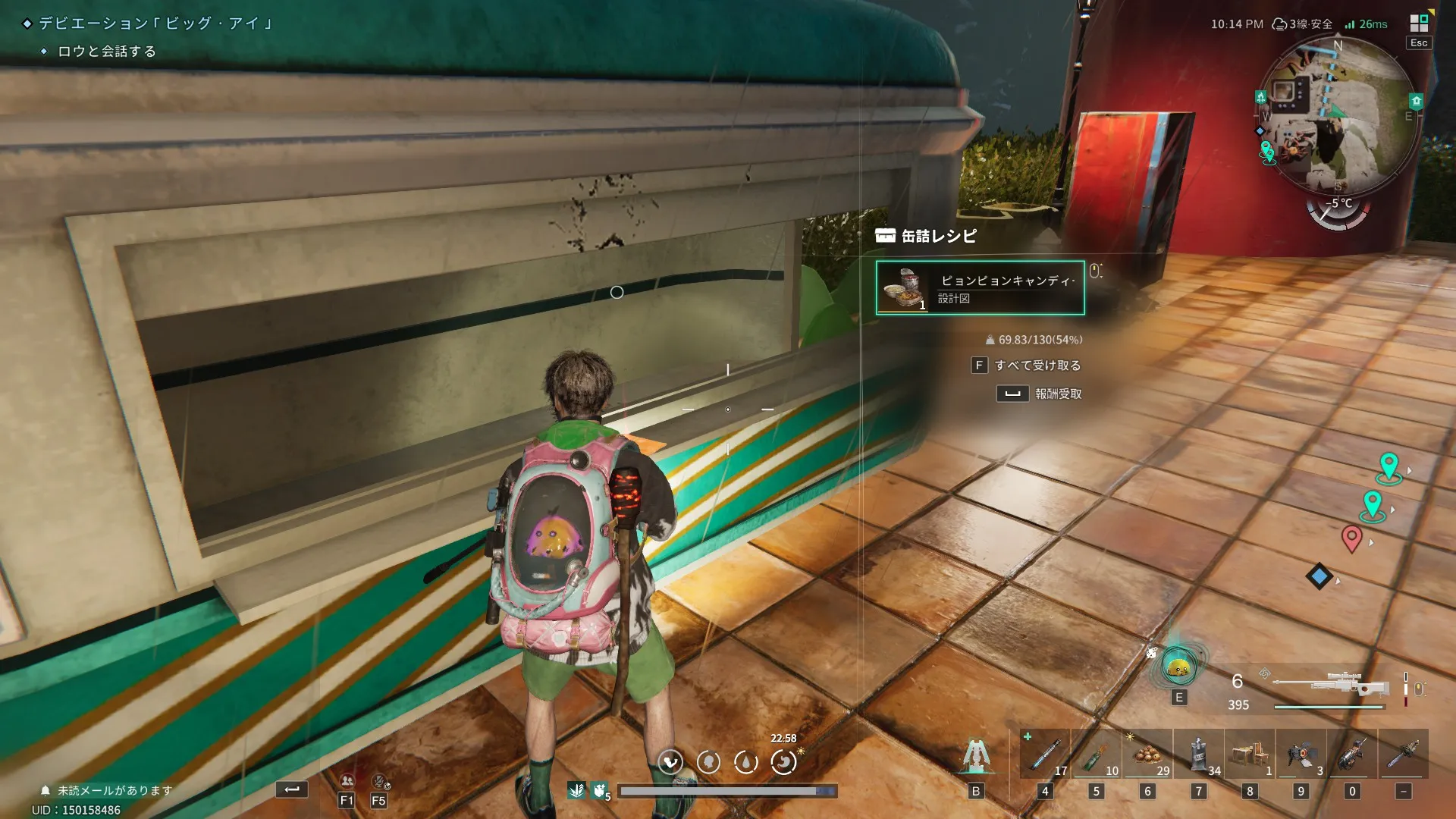Activate the yellow blob Deviation ability
The image size is (1456, 819).
[1178, 668]
